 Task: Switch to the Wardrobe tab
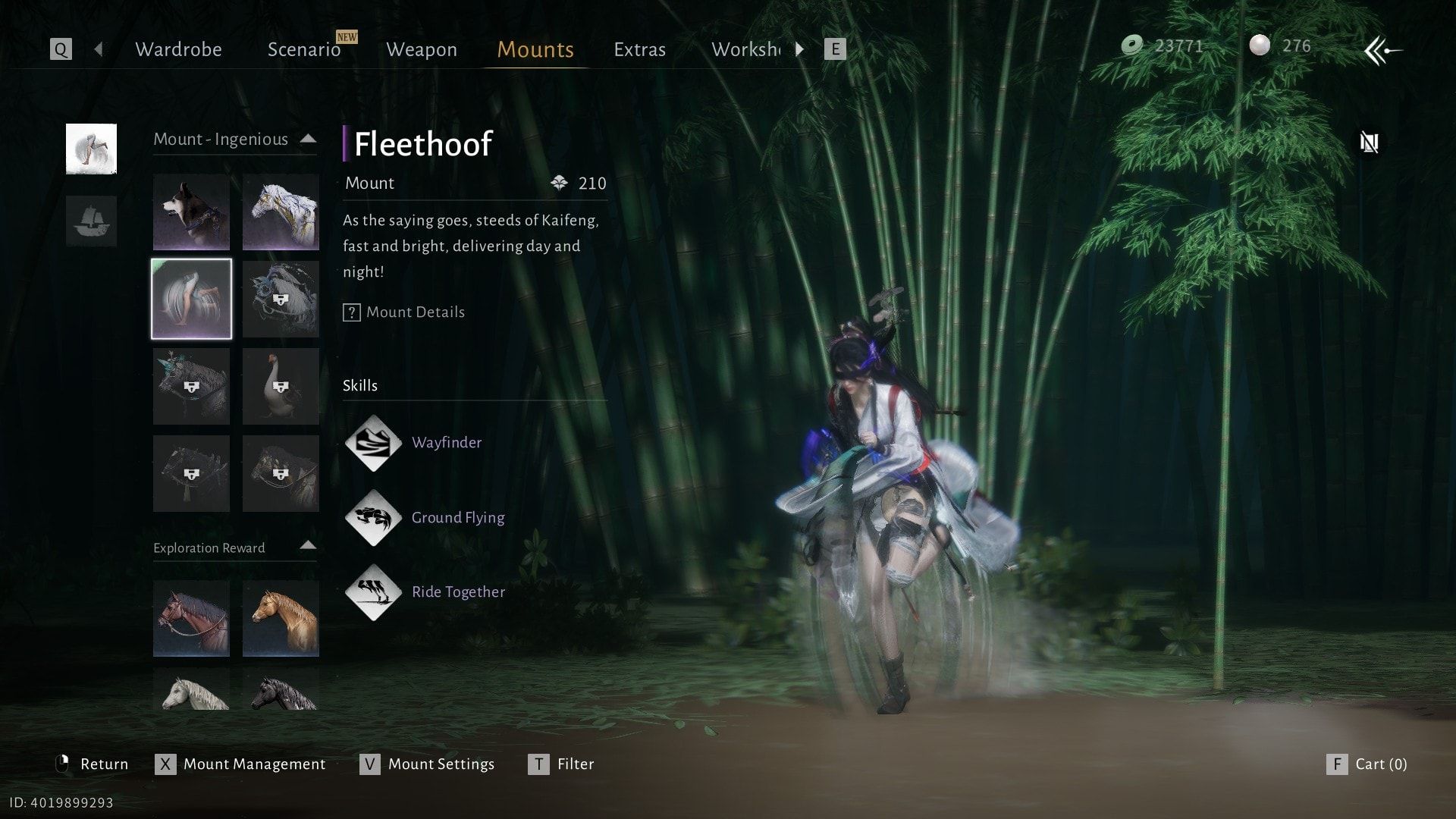tap(178, 49)
